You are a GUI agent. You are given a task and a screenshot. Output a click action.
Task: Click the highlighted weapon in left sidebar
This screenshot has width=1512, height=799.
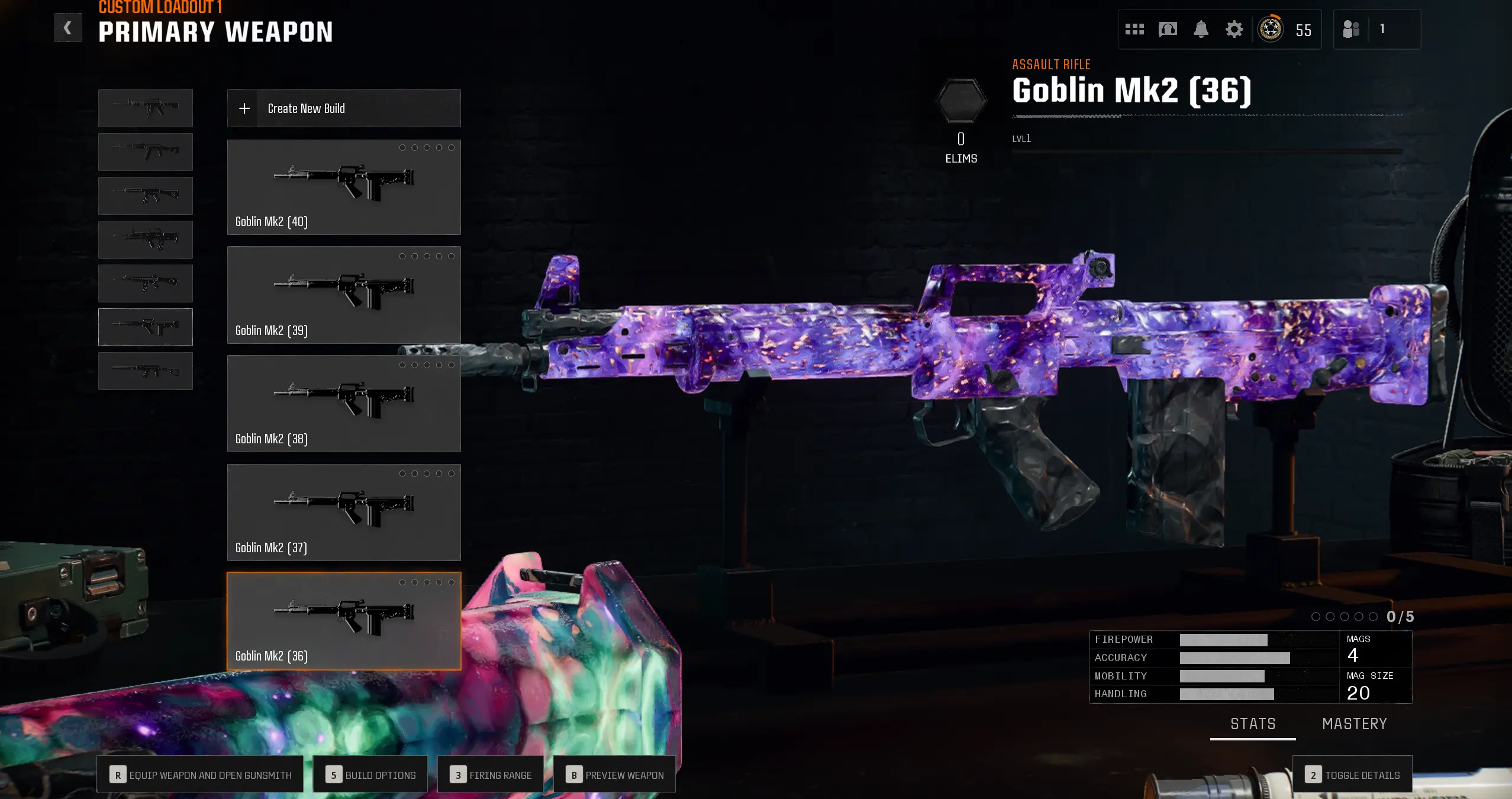pyautogui.click(x=146, y=327)
